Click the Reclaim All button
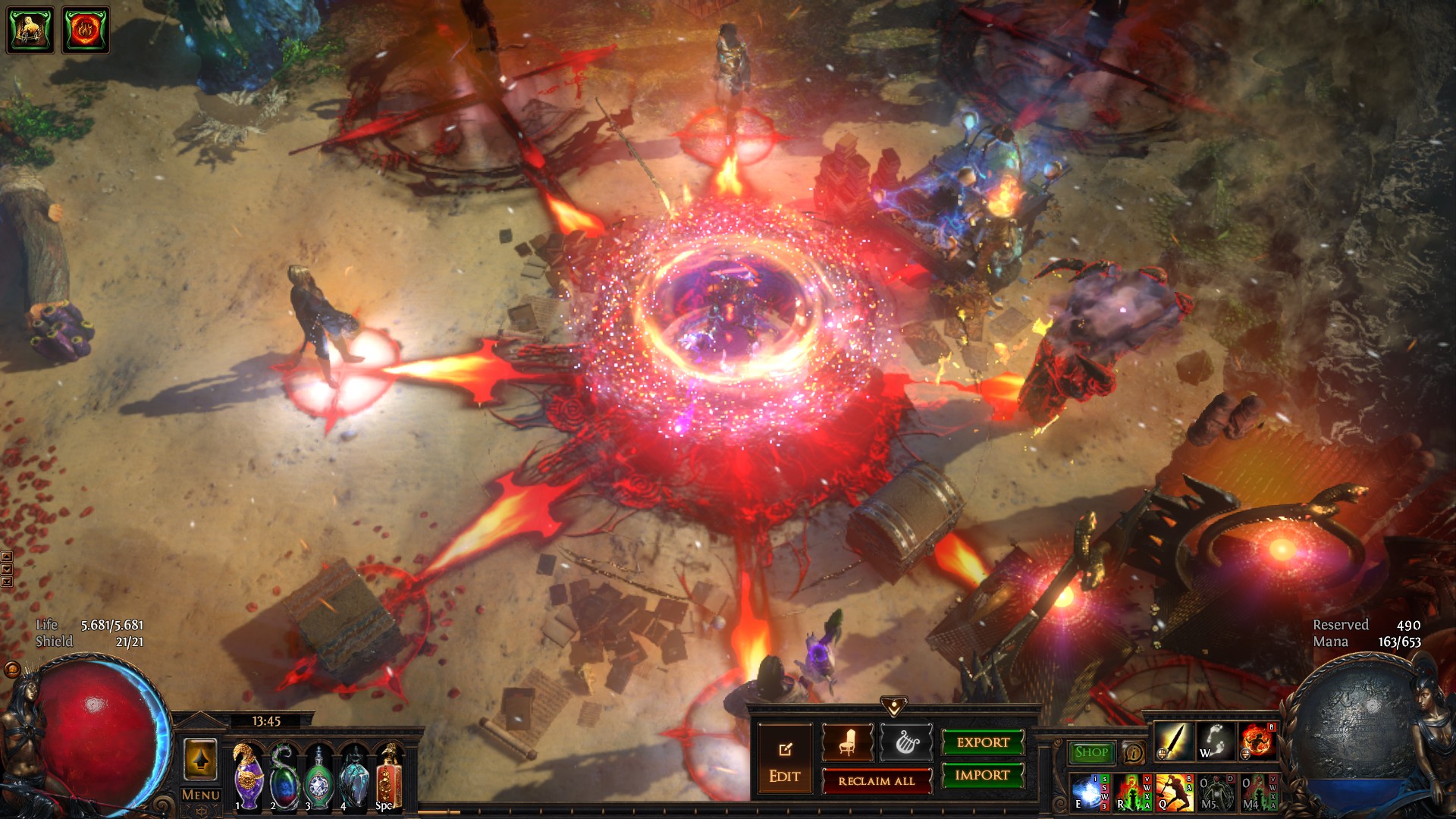Viewport: 1456px width, 819px height. tap(876, 780)
